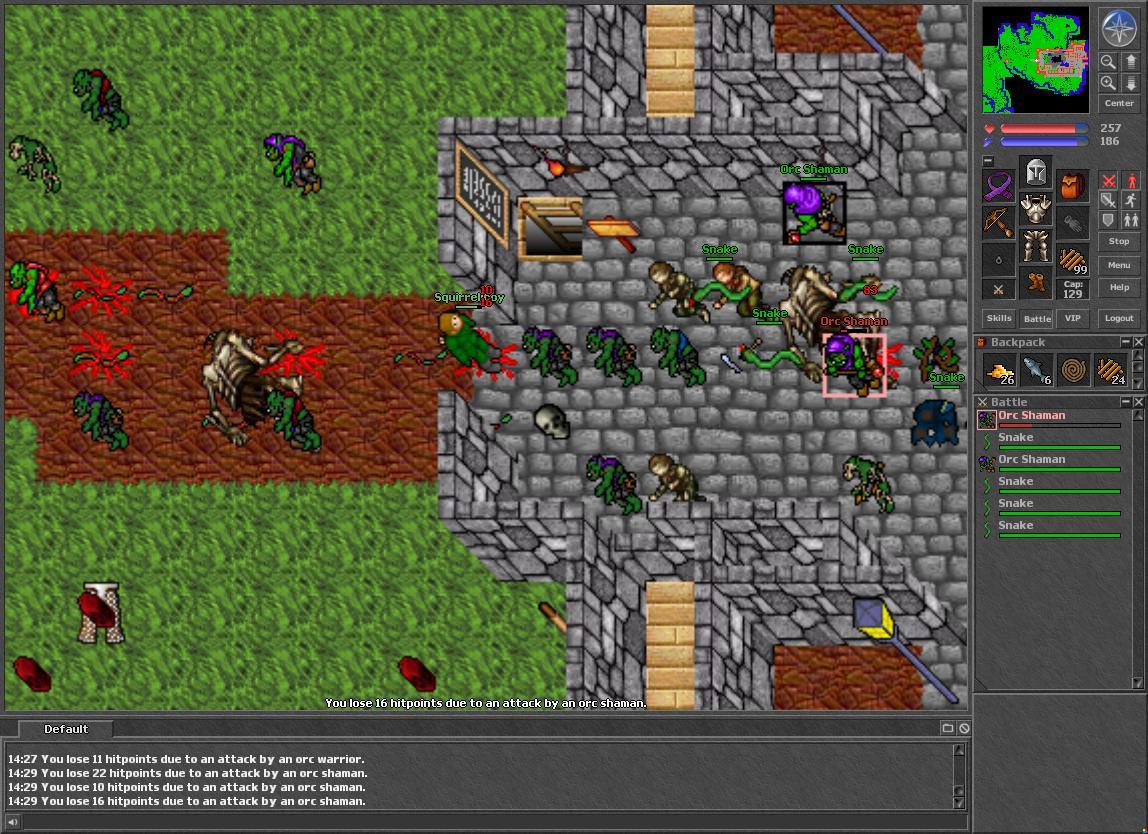Select the fish stack in the backpack
The height and width of the screenshot is (834, 1148).
pyautogui.click(x=1036, y=371)
